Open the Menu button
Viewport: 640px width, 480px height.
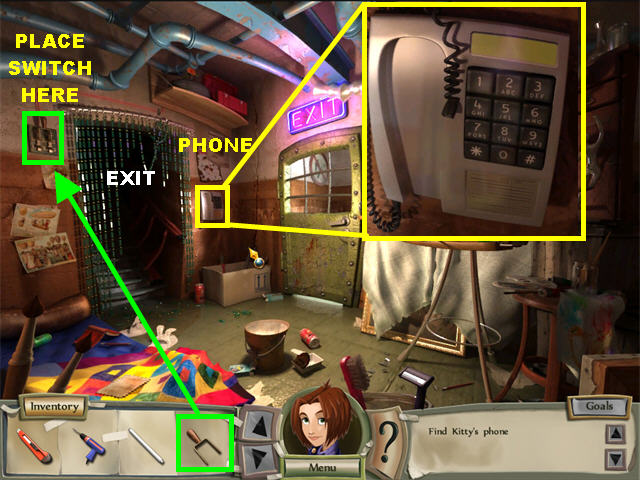coord(320,466)
